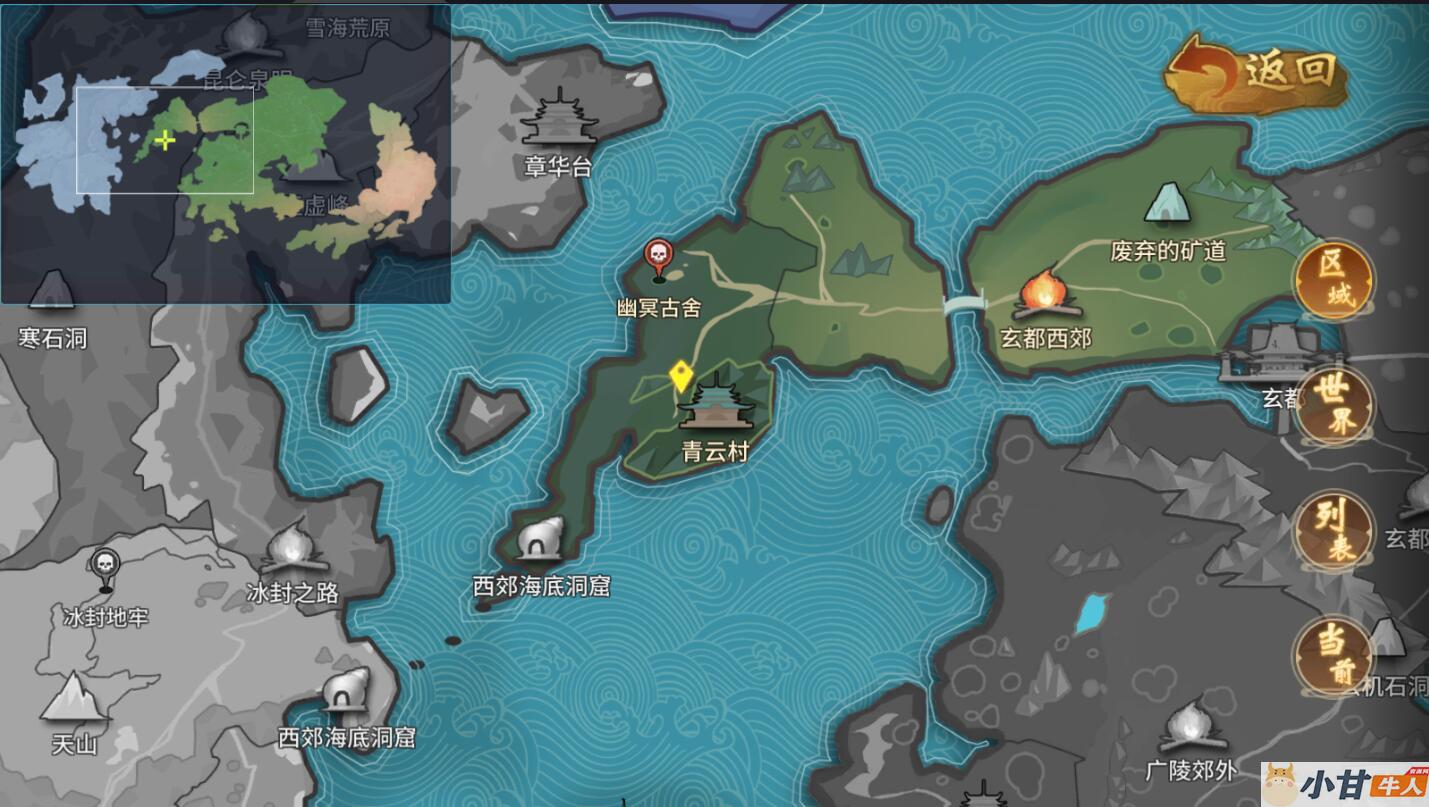Select the 章华台 pagoda marker
Viewport: 1429px width, 807px height.
pyautogui.click(x=559, y=120)
